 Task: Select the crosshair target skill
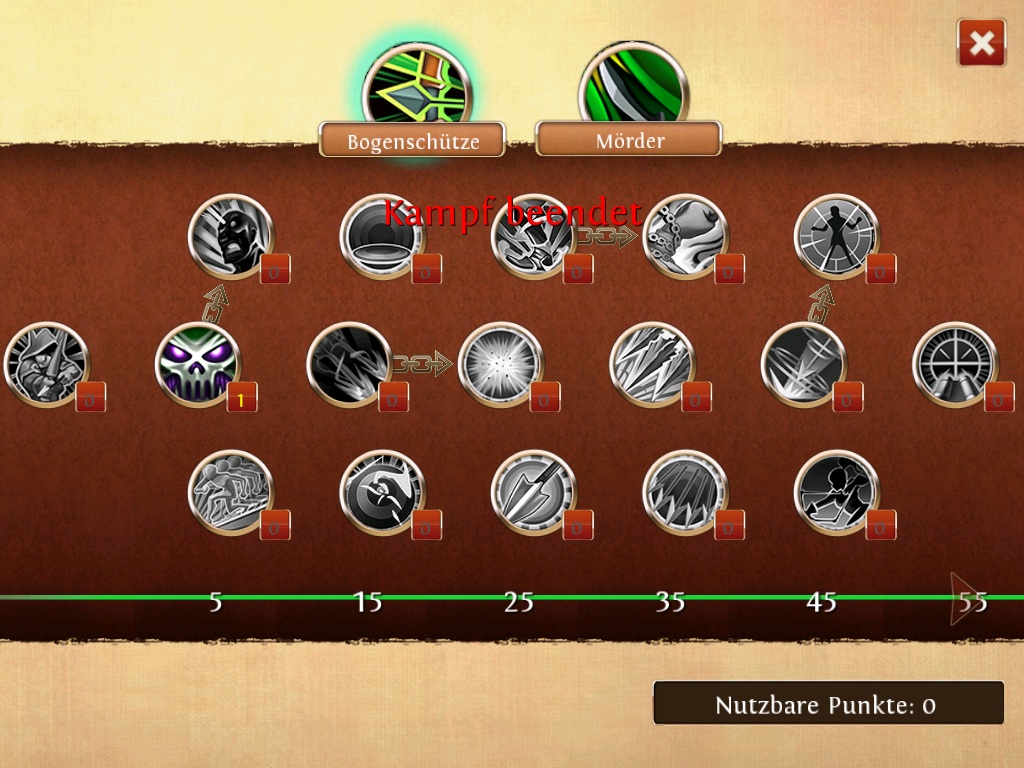tap(954, 365)
